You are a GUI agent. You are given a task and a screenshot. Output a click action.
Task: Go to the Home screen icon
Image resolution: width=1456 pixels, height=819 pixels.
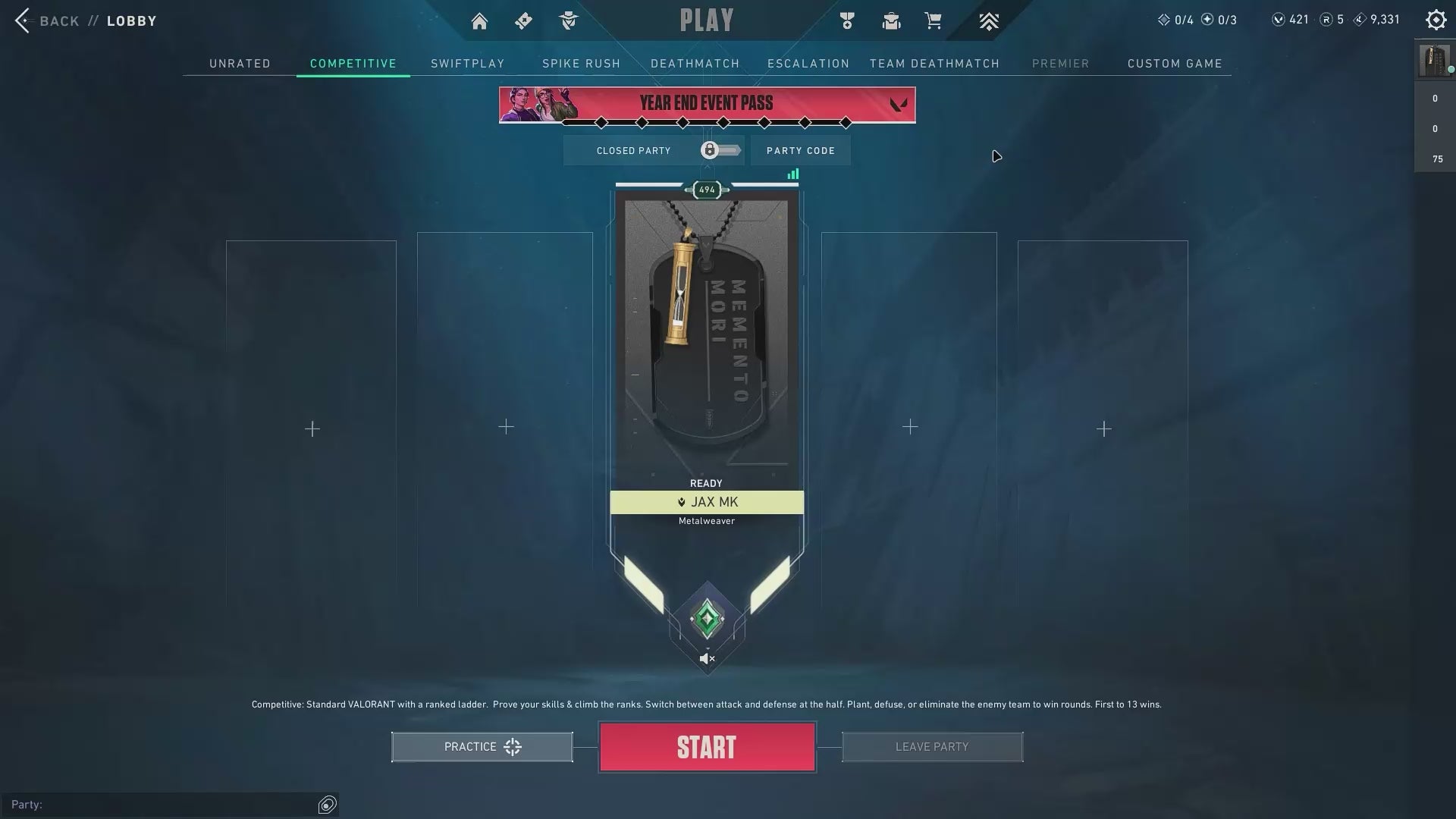tap(479, 20)
